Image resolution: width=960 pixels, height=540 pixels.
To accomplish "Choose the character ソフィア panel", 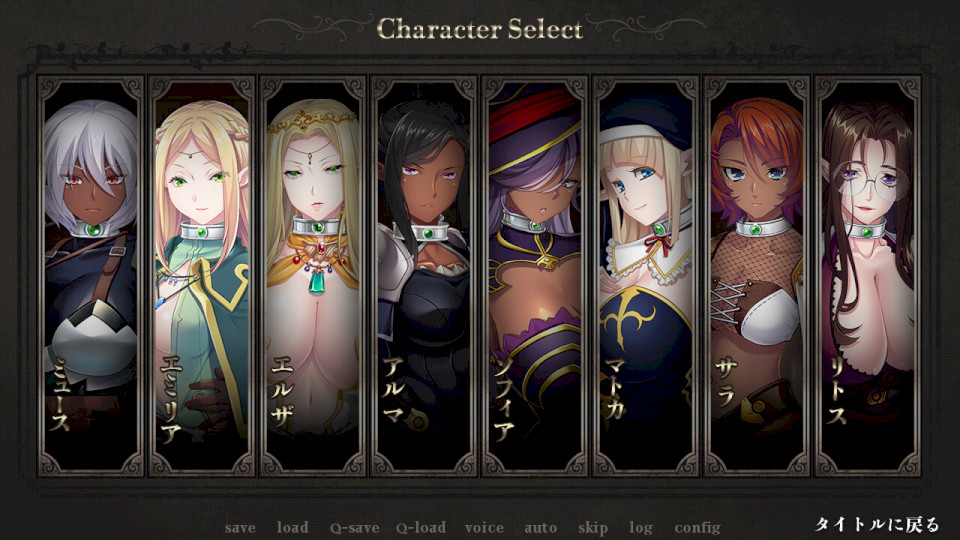I will click(x=534, y=275).
